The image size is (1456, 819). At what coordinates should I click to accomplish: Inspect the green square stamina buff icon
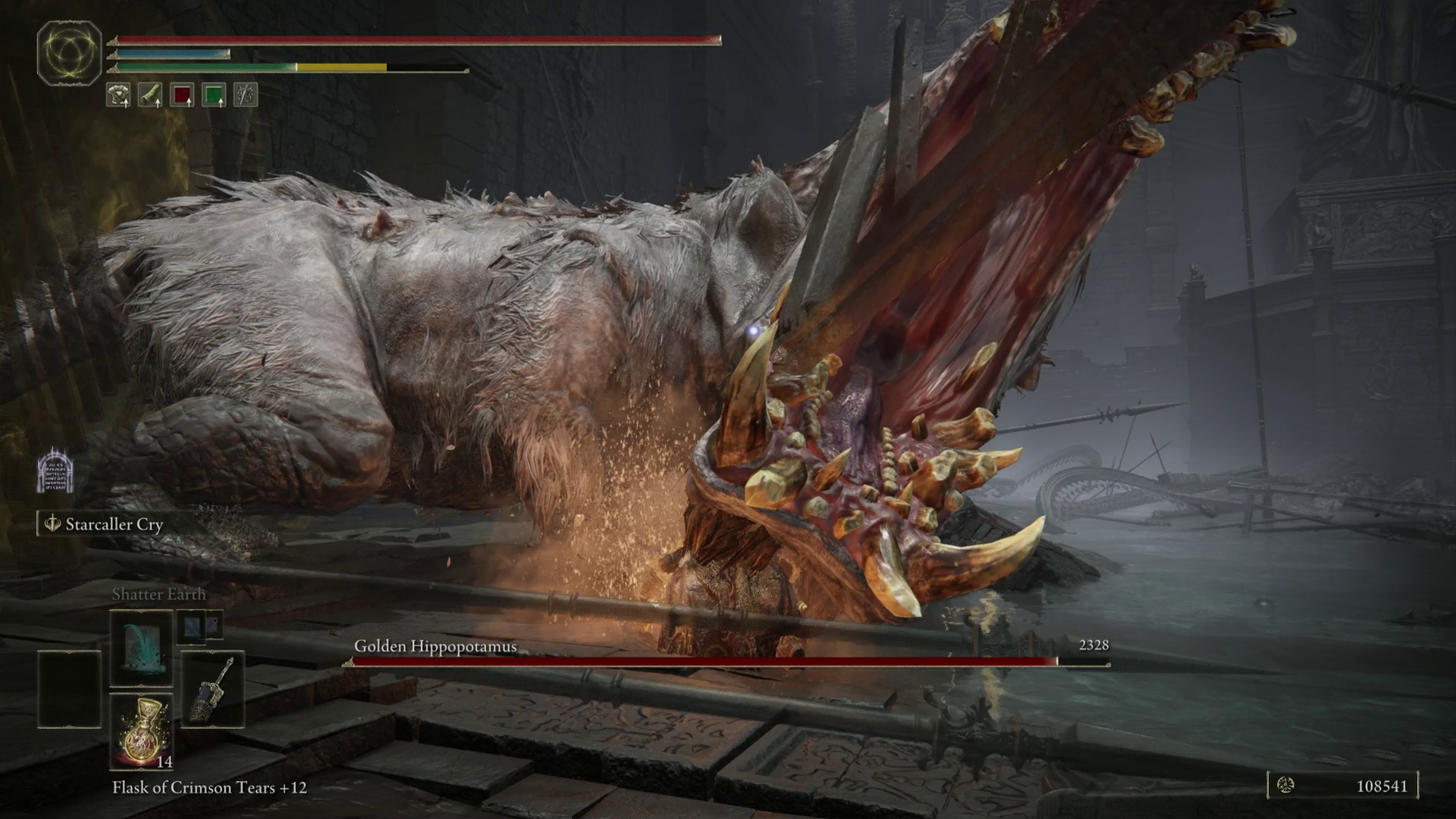(214, 94)
